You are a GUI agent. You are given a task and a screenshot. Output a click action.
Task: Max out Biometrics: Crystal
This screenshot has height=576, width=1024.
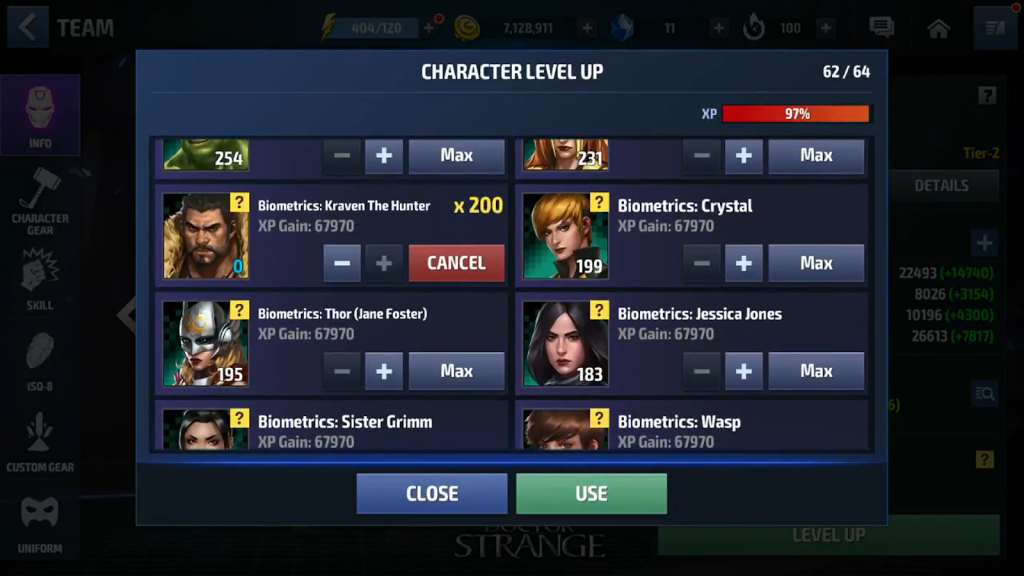[x=816, y=263]
